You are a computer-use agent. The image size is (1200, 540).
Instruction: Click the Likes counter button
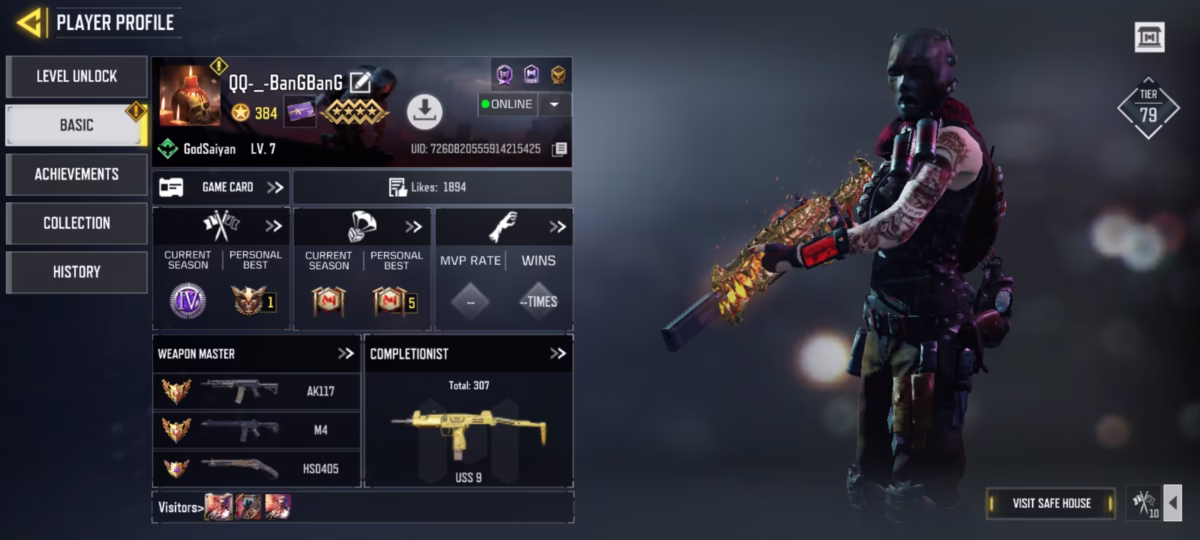432,187
